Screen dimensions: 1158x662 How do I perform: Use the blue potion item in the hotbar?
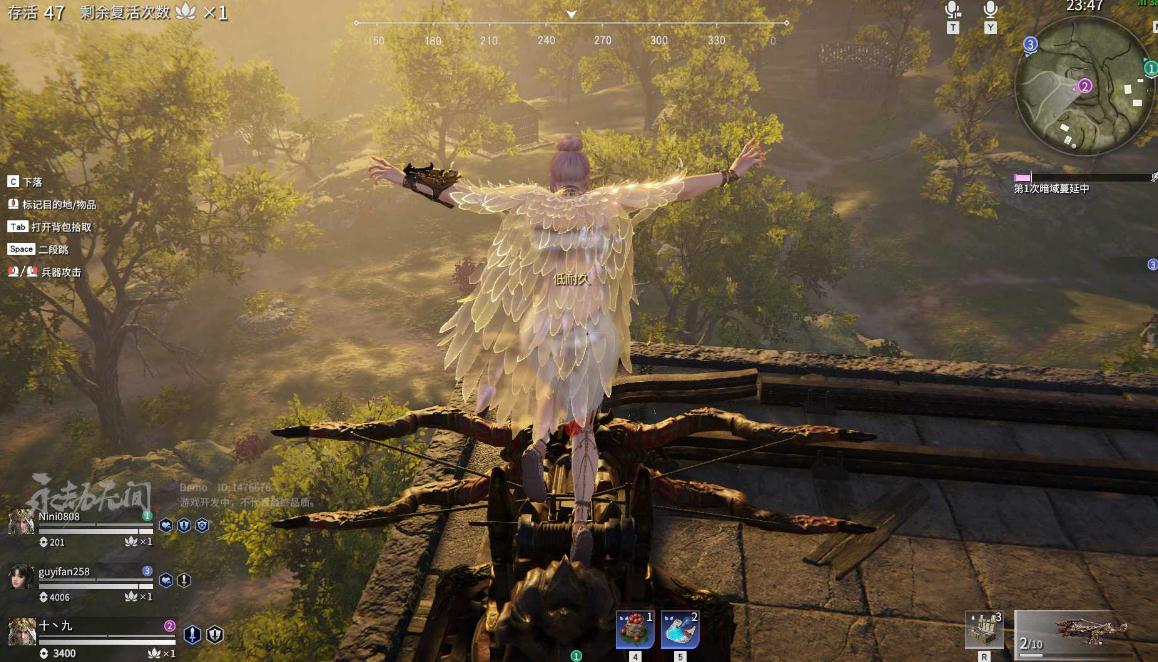pyautogui.click(x=680, y=630)
